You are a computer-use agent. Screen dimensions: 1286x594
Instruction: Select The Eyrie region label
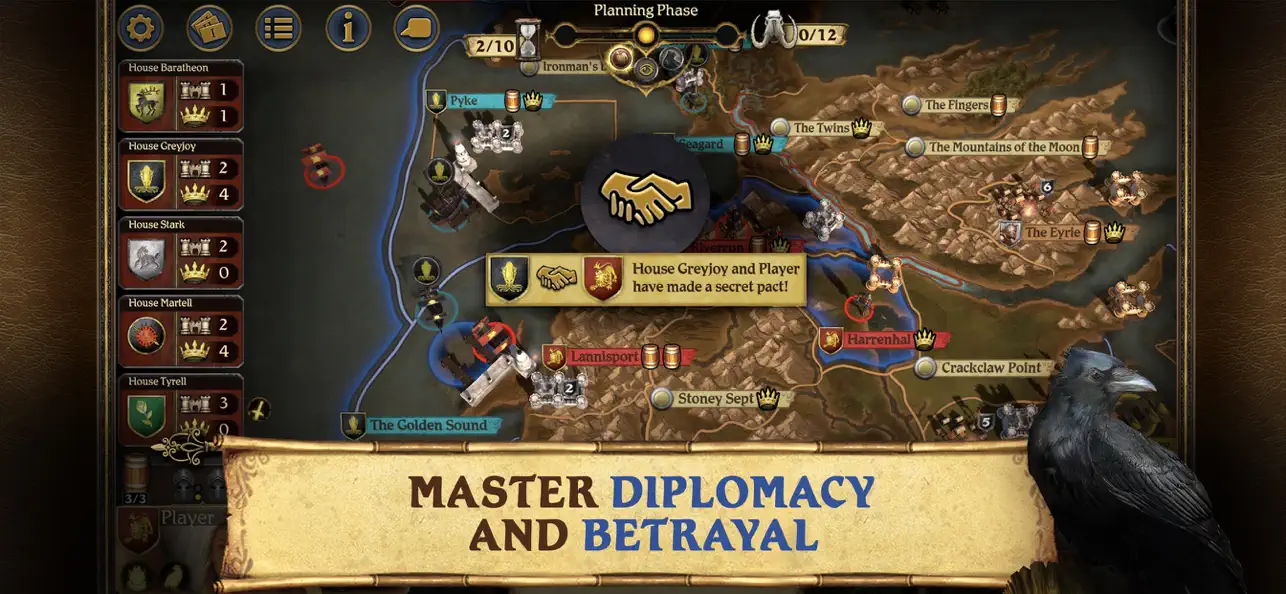(x=1050, y=233)
